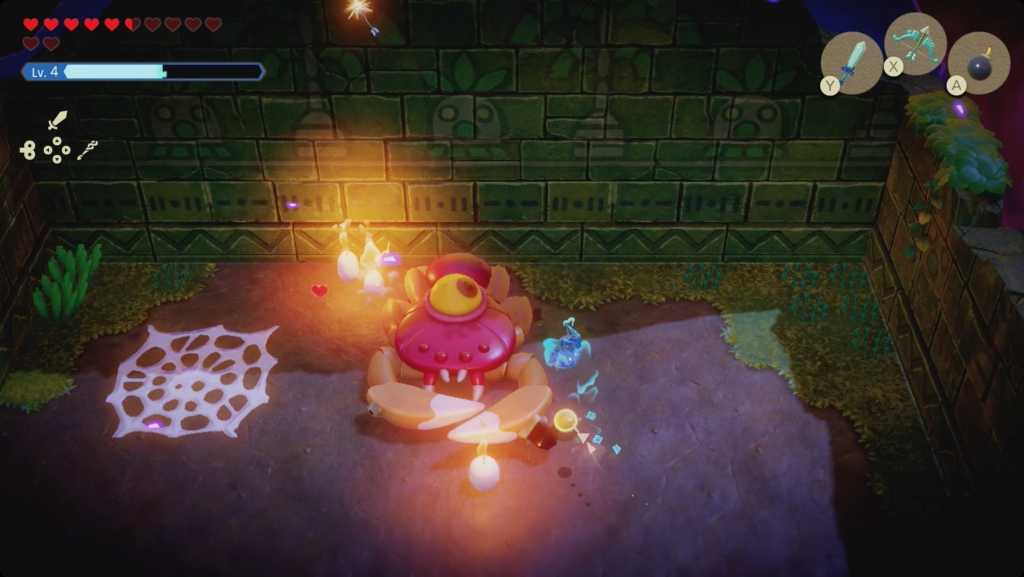
Task: Choose the bow and arrow slot
Action: pyautogui.click(x=915, y=43)
